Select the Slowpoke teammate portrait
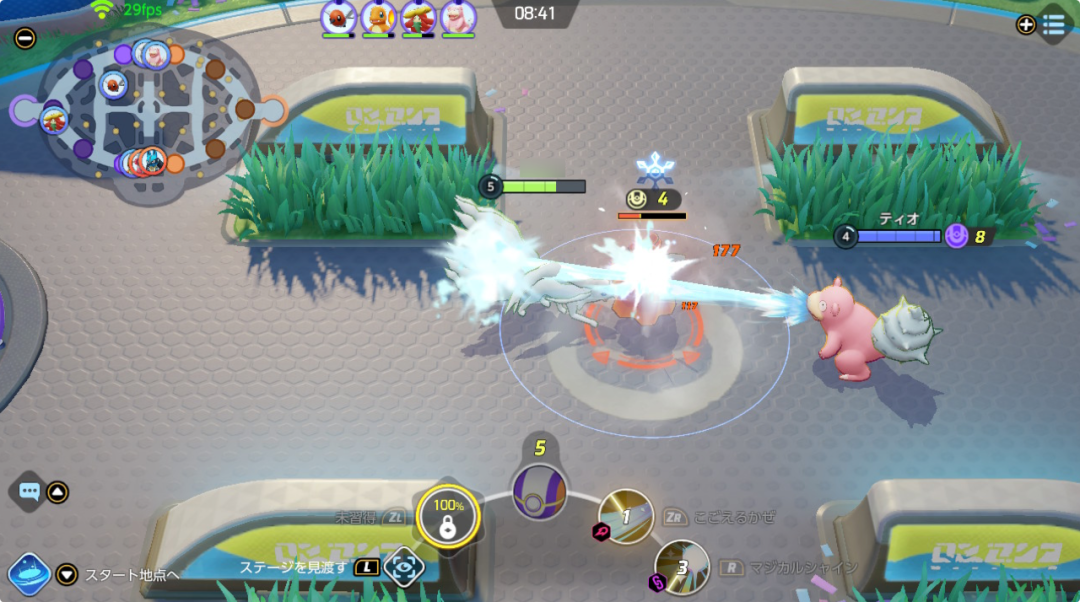 click(x=458, y=18)
